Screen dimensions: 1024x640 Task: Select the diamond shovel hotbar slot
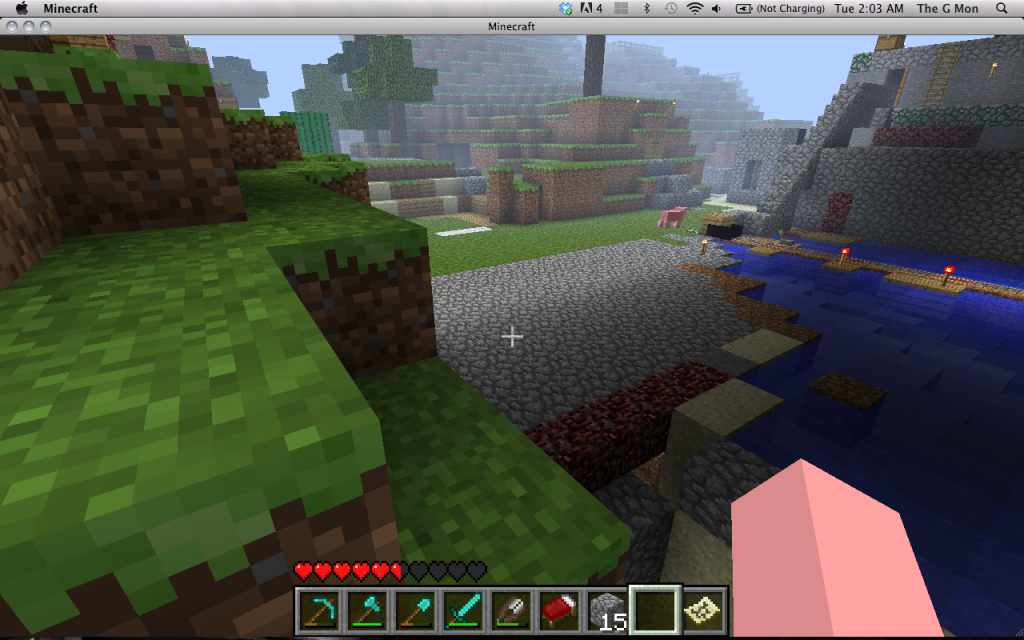point(414,609)
